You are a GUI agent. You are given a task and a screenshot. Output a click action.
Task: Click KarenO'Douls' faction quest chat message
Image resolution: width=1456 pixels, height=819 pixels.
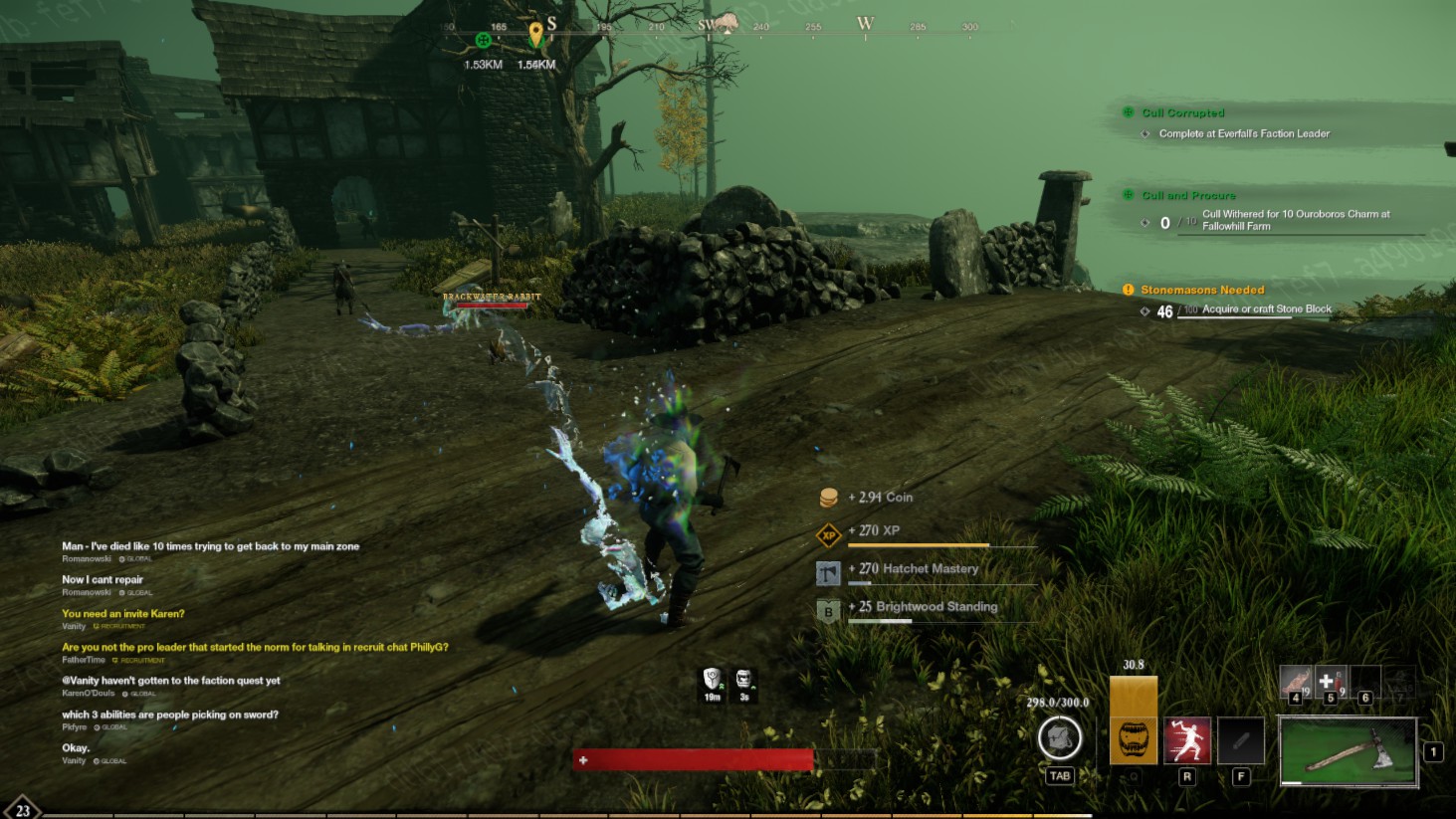click(x=171, y=681)
